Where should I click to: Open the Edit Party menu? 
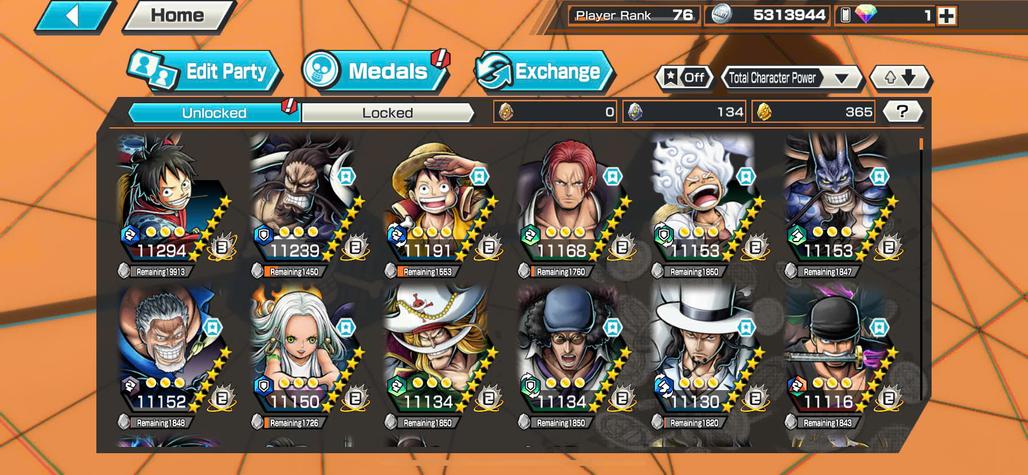tap(205, 71)
